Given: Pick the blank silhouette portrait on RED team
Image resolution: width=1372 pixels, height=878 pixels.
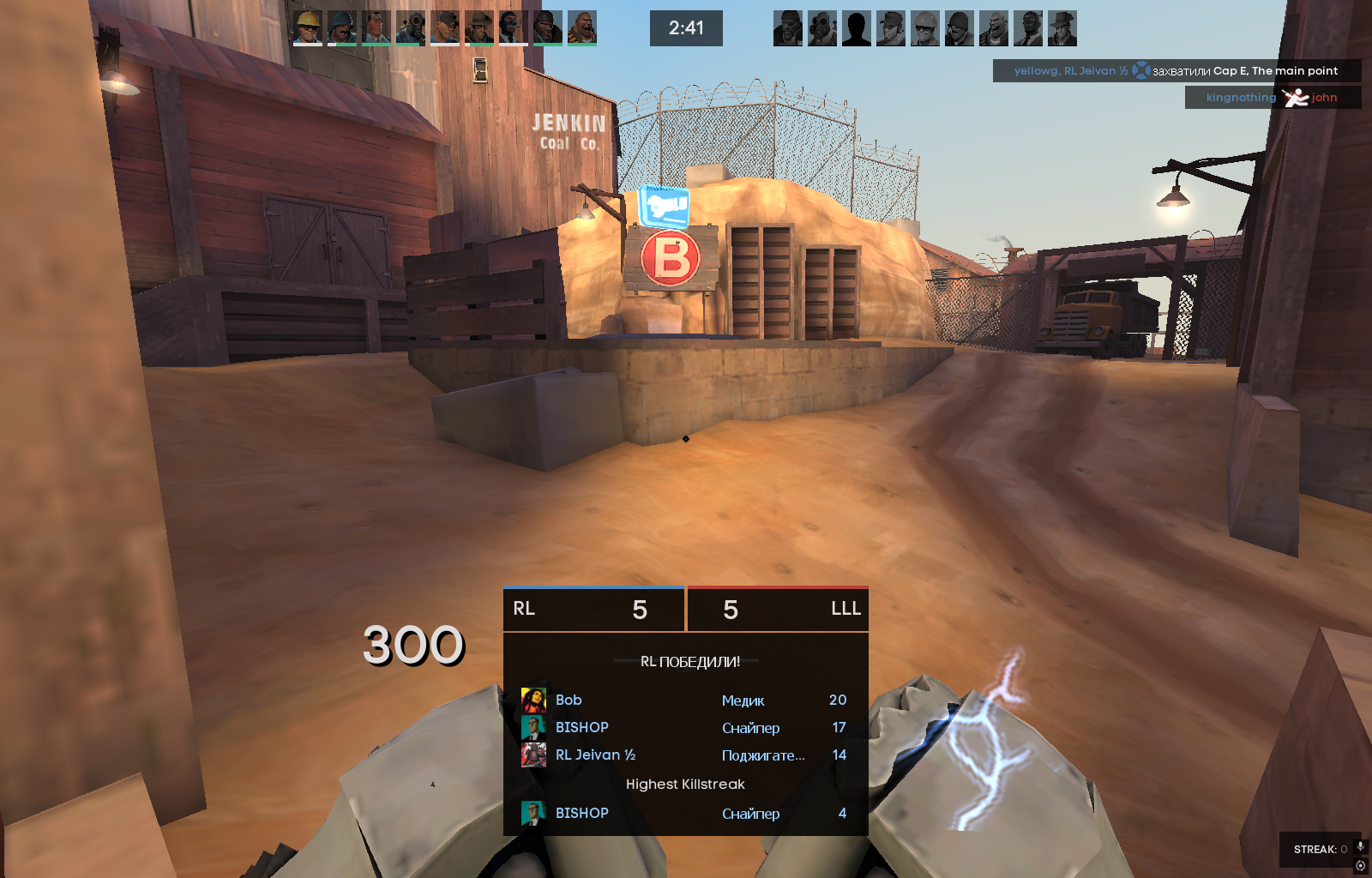Looking at the screenshot, I should click(857, 27).
